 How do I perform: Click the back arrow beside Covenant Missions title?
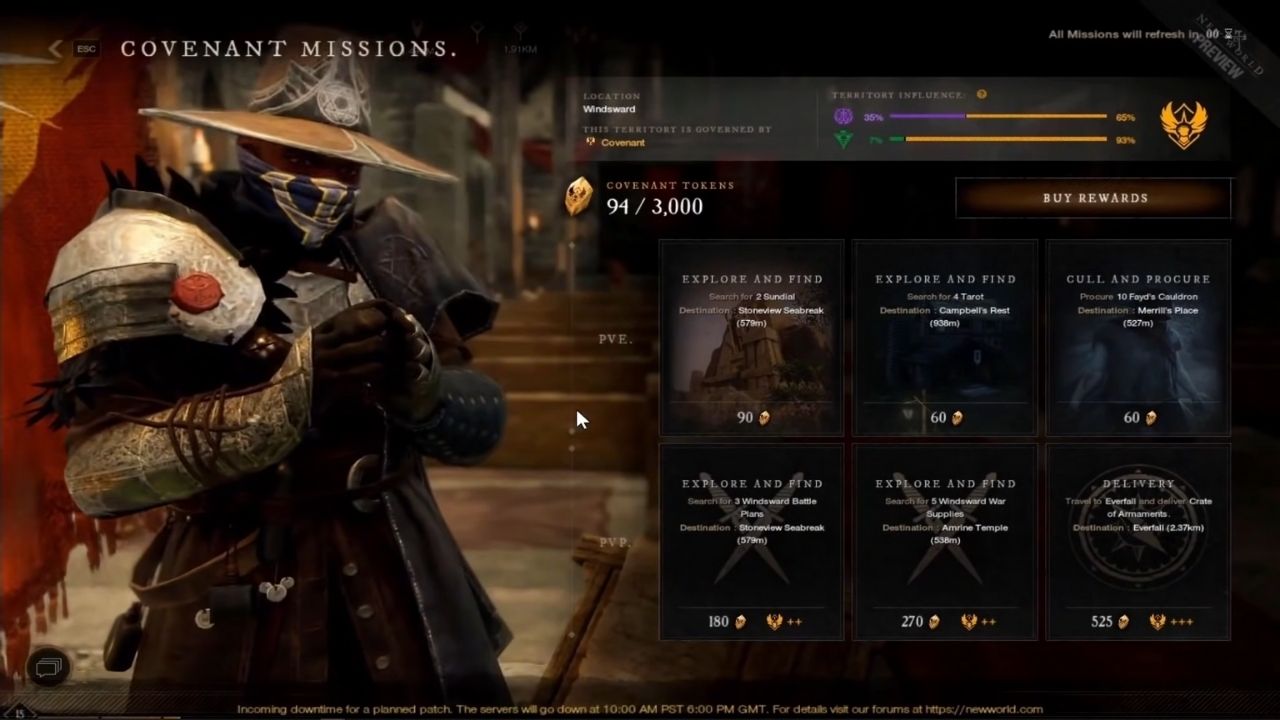[x=55, y=48]
